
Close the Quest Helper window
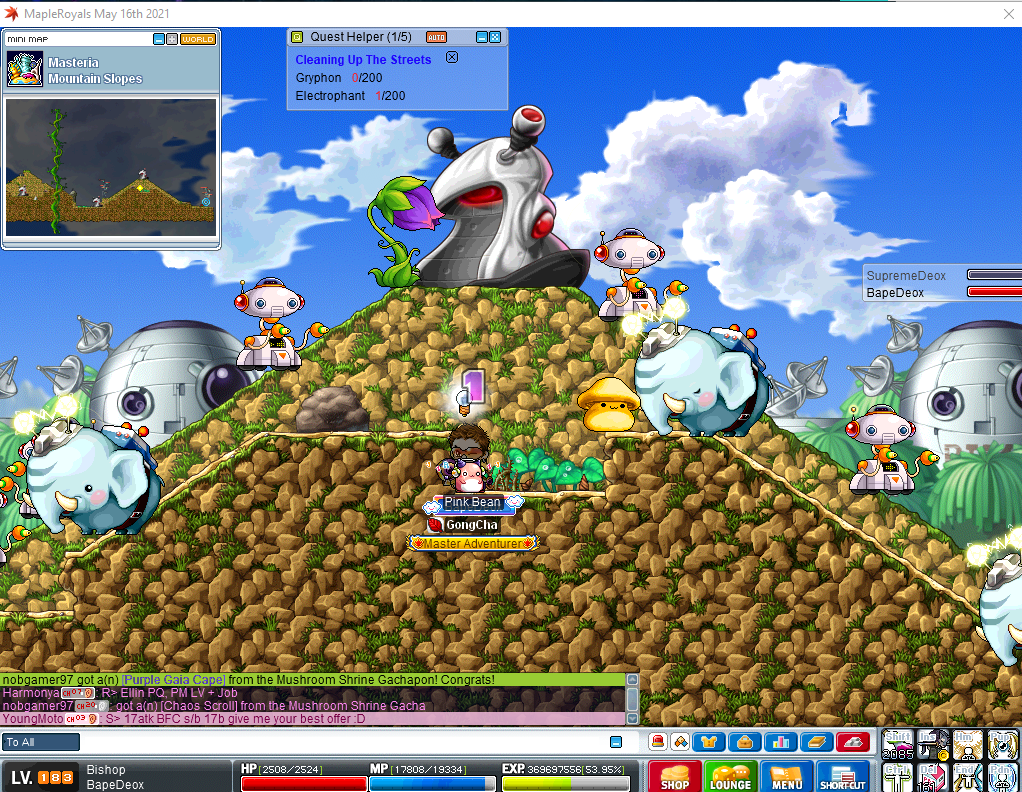495,37
